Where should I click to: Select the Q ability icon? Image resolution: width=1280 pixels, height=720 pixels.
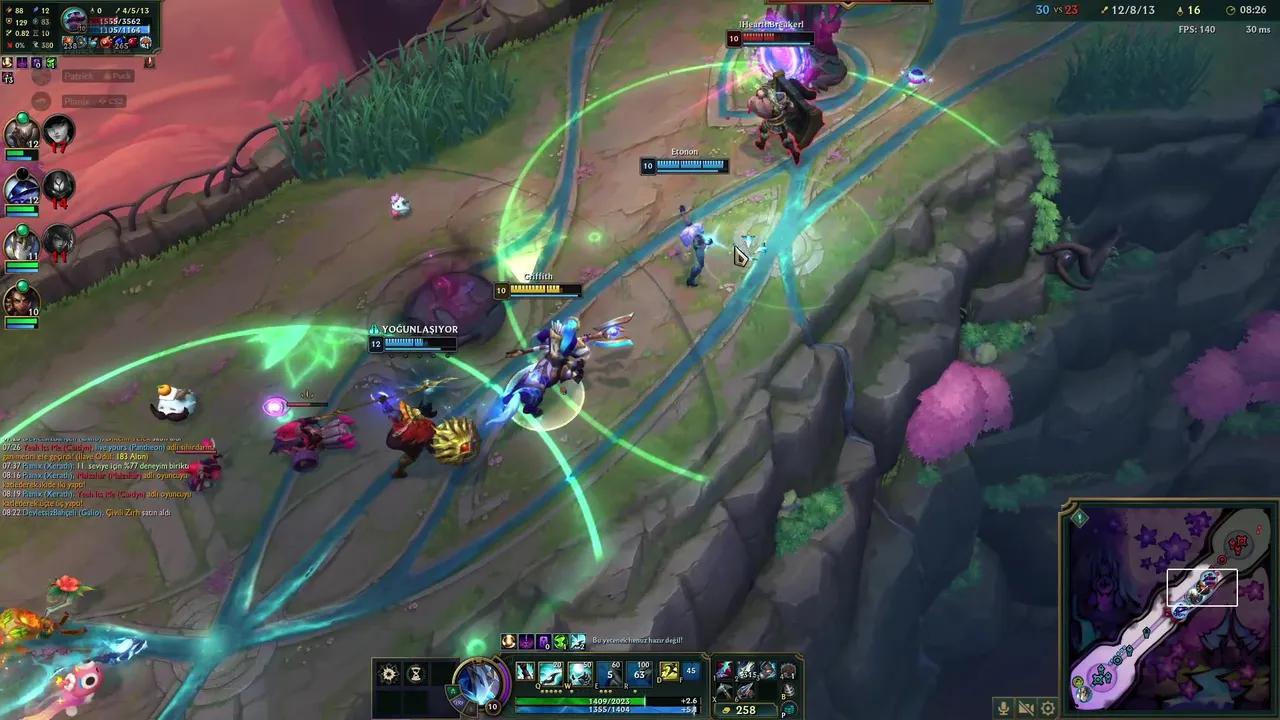click(549, 675)
